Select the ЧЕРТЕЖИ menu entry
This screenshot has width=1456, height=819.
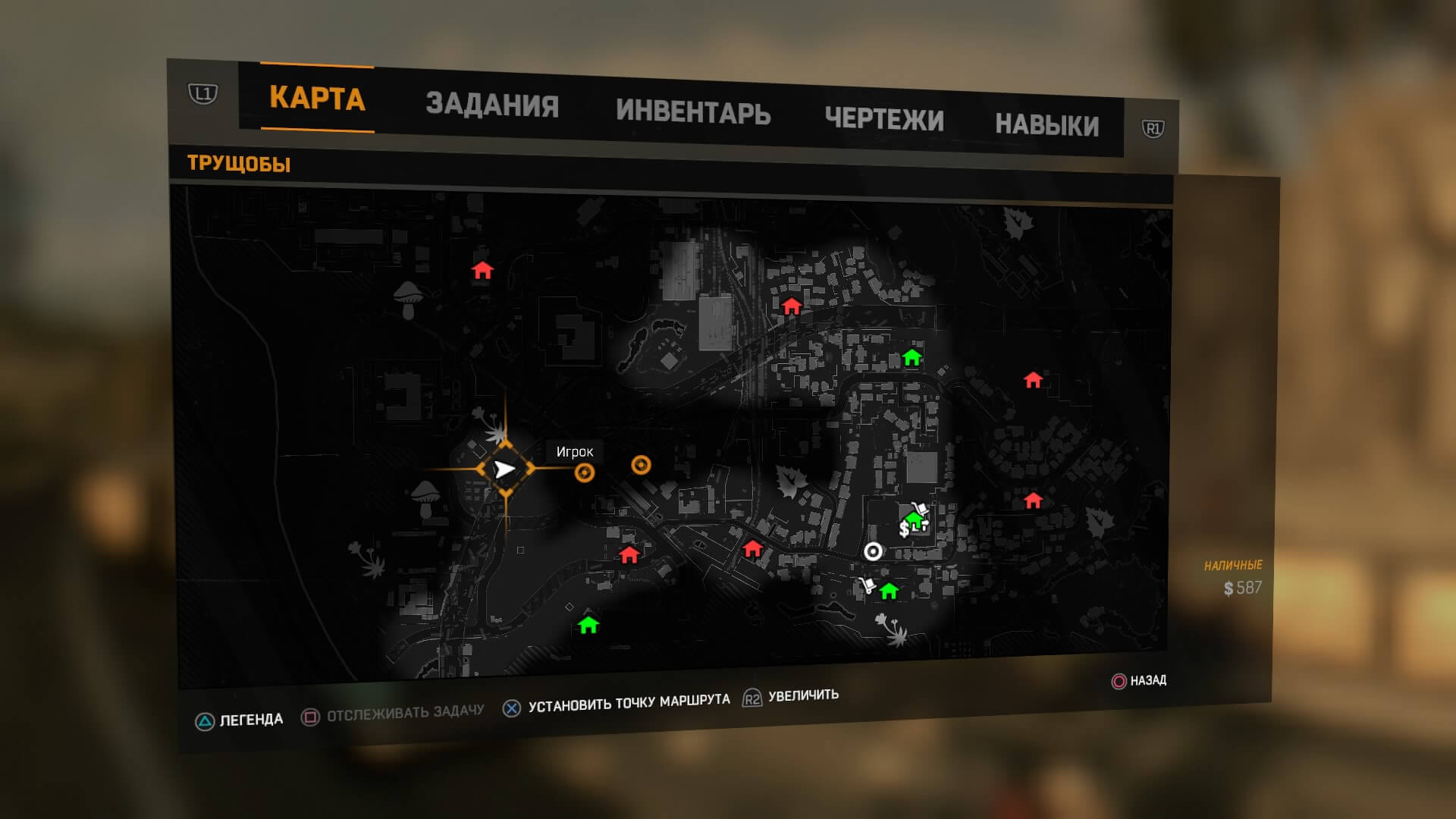886,119
